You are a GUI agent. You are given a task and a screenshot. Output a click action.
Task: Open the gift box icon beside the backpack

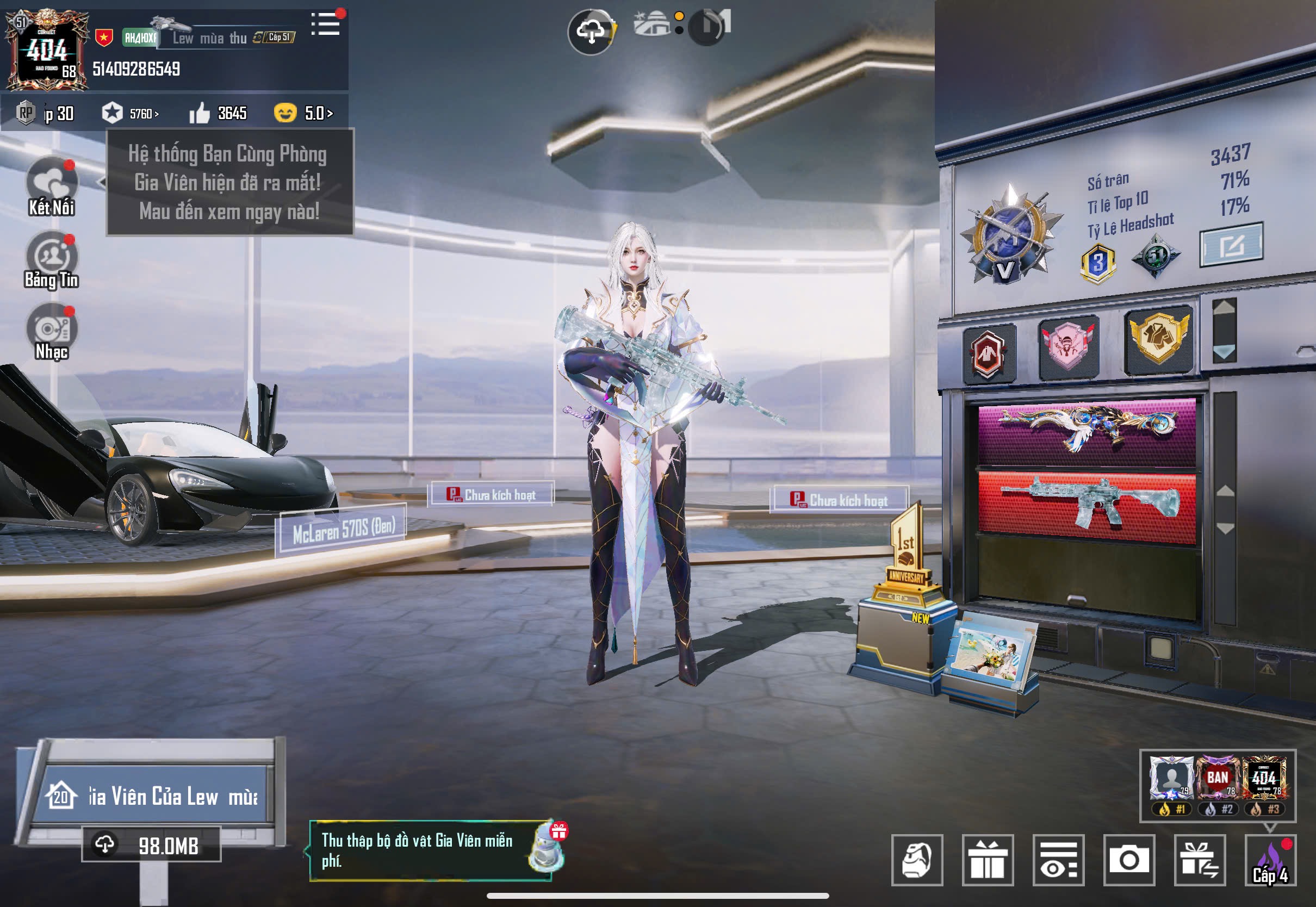pos(988,860)
